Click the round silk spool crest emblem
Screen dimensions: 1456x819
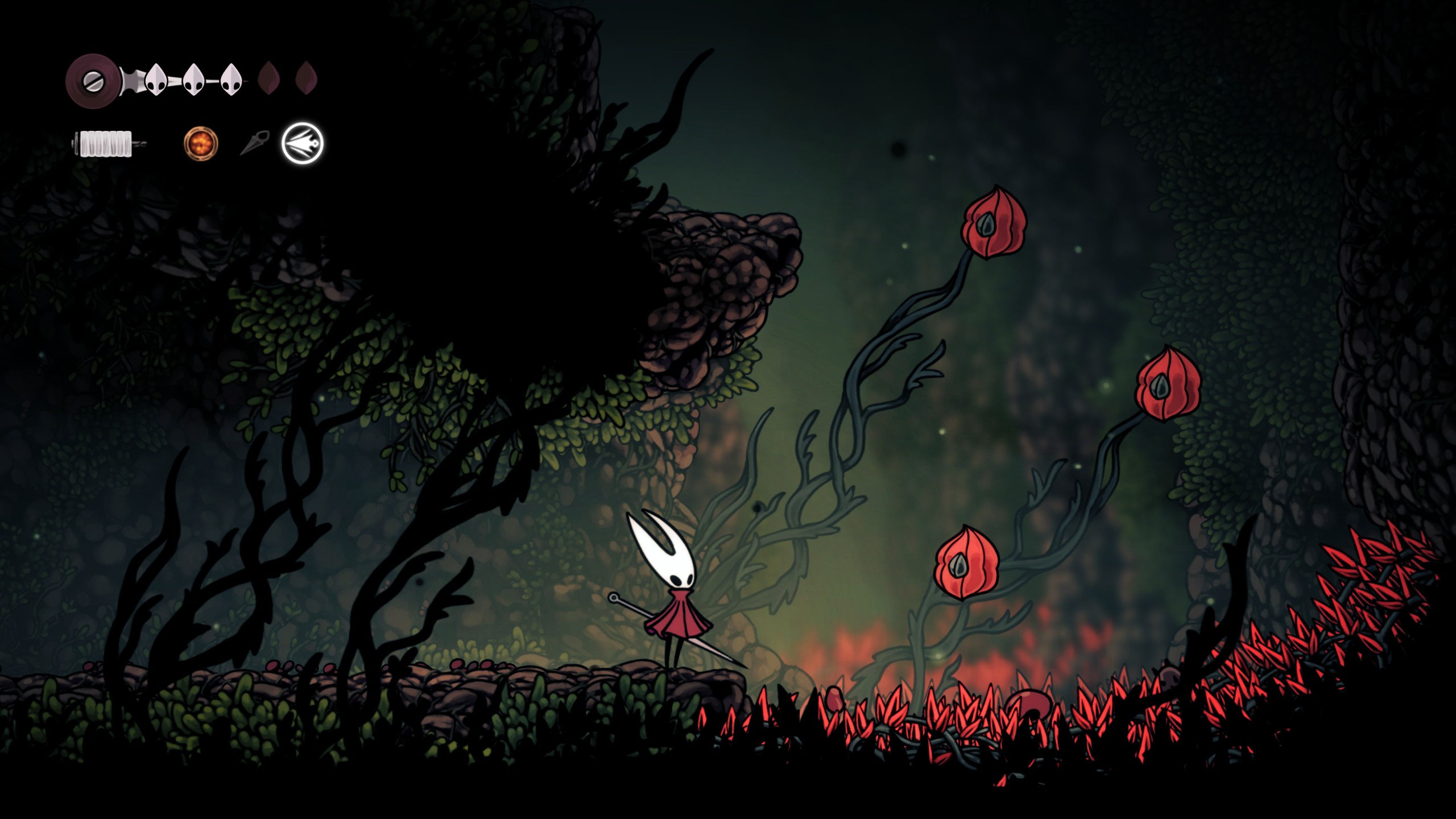(92, 80)
